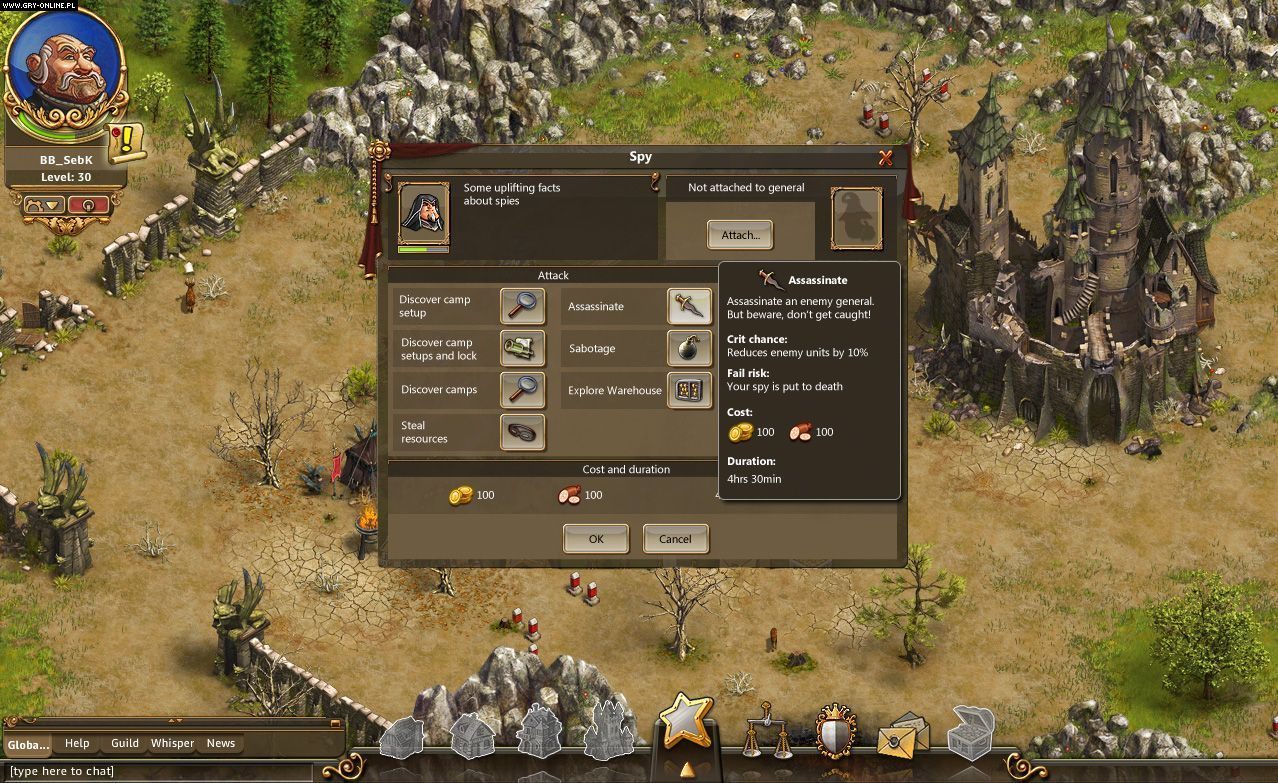Open the Help chat tab

pos(77,743)
